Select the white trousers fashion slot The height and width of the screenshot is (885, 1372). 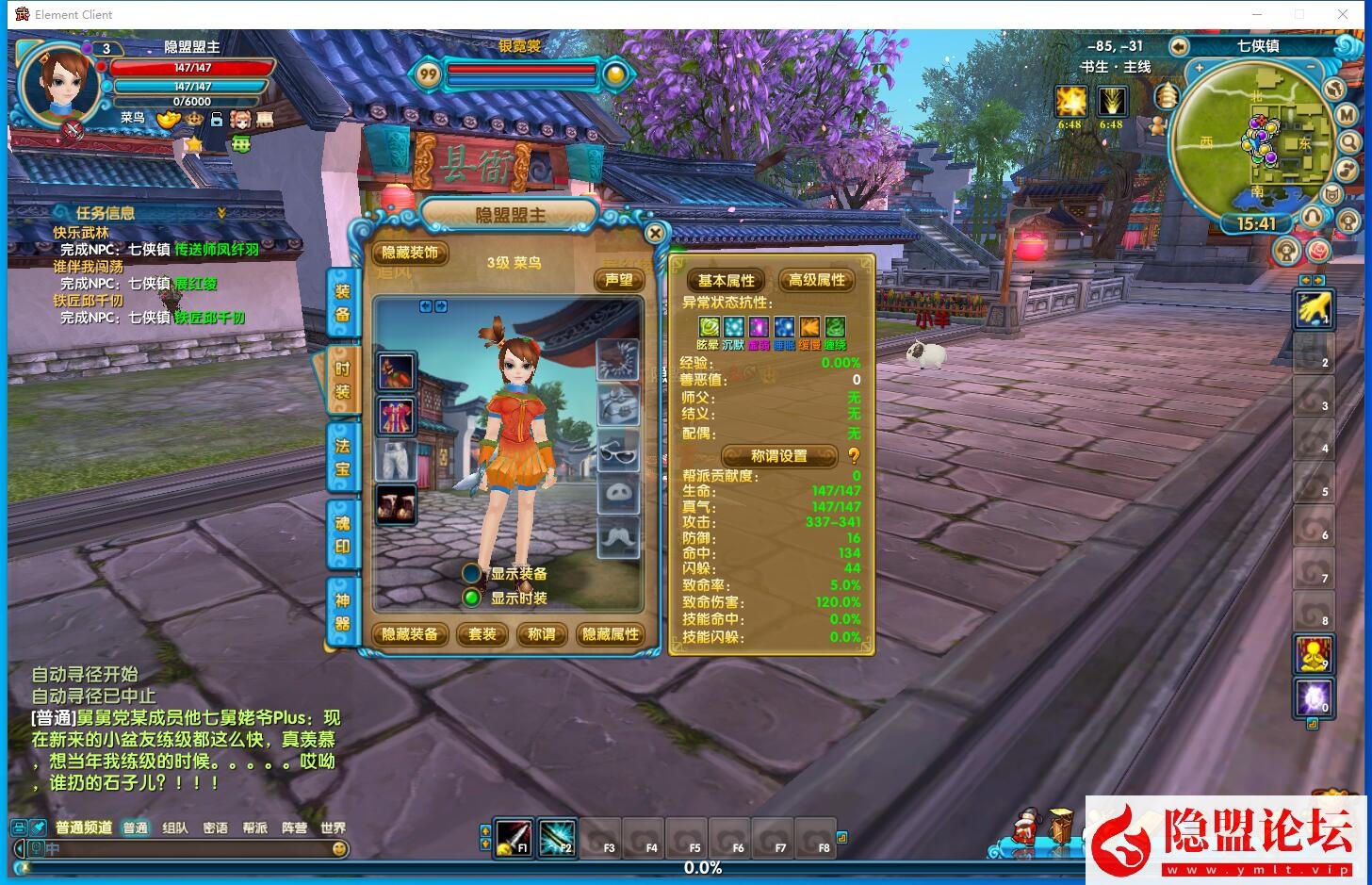tap(396, 461)
